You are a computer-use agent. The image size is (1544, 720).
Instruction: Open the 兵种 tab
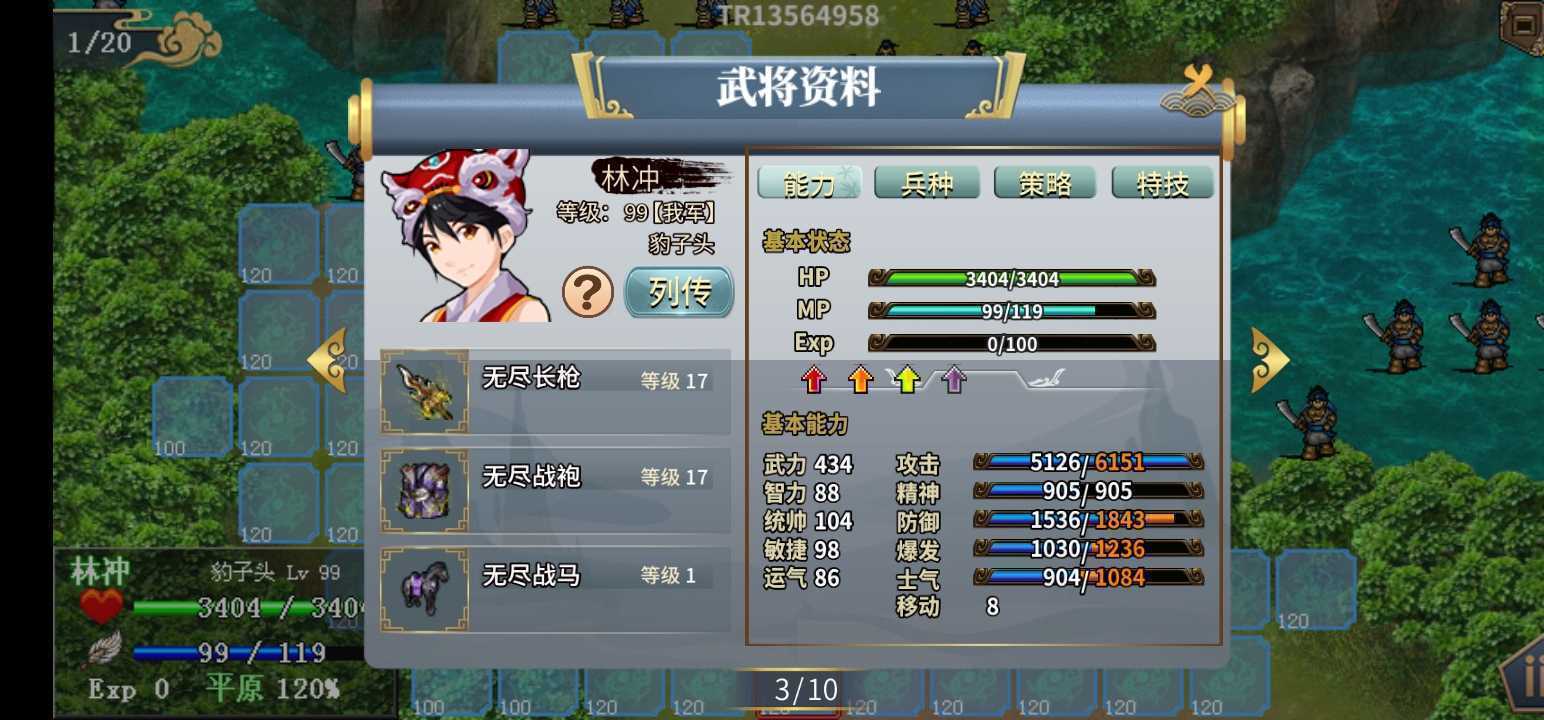point(927,183)
